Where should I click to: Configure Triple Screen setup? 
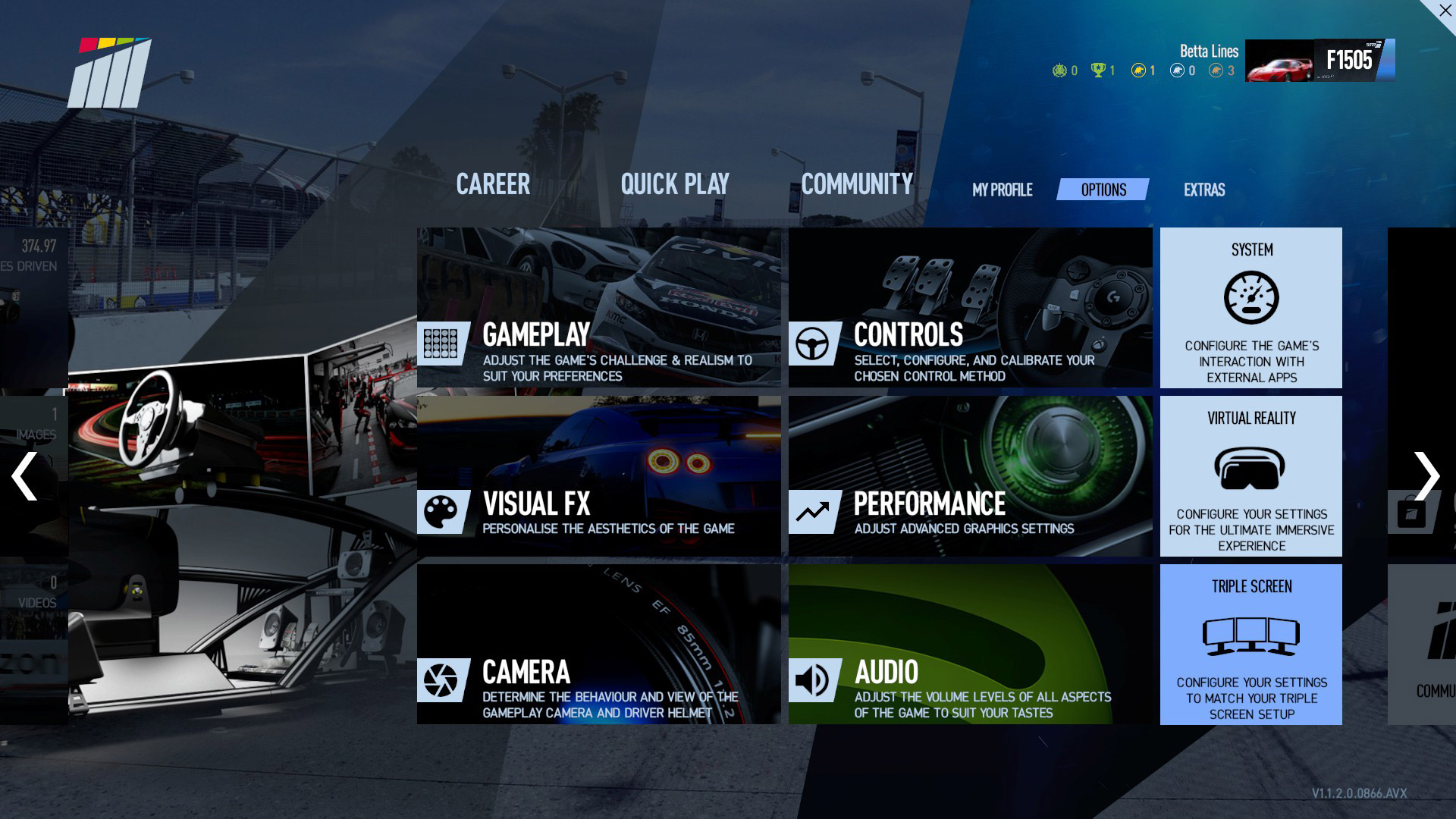pos(1250,645)
